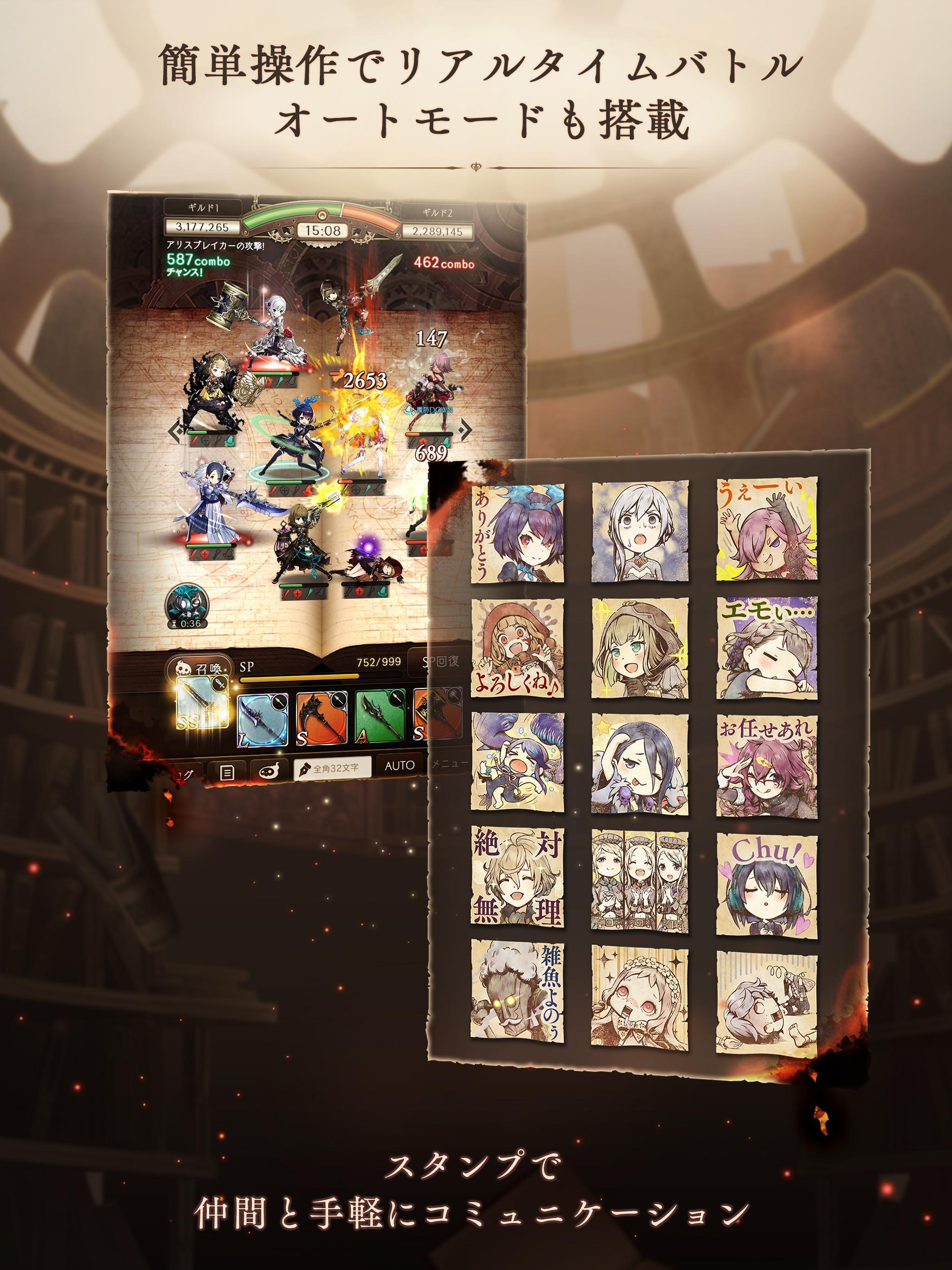
Task: Open the ギルド1 score panel
Action: click(205, 207)
